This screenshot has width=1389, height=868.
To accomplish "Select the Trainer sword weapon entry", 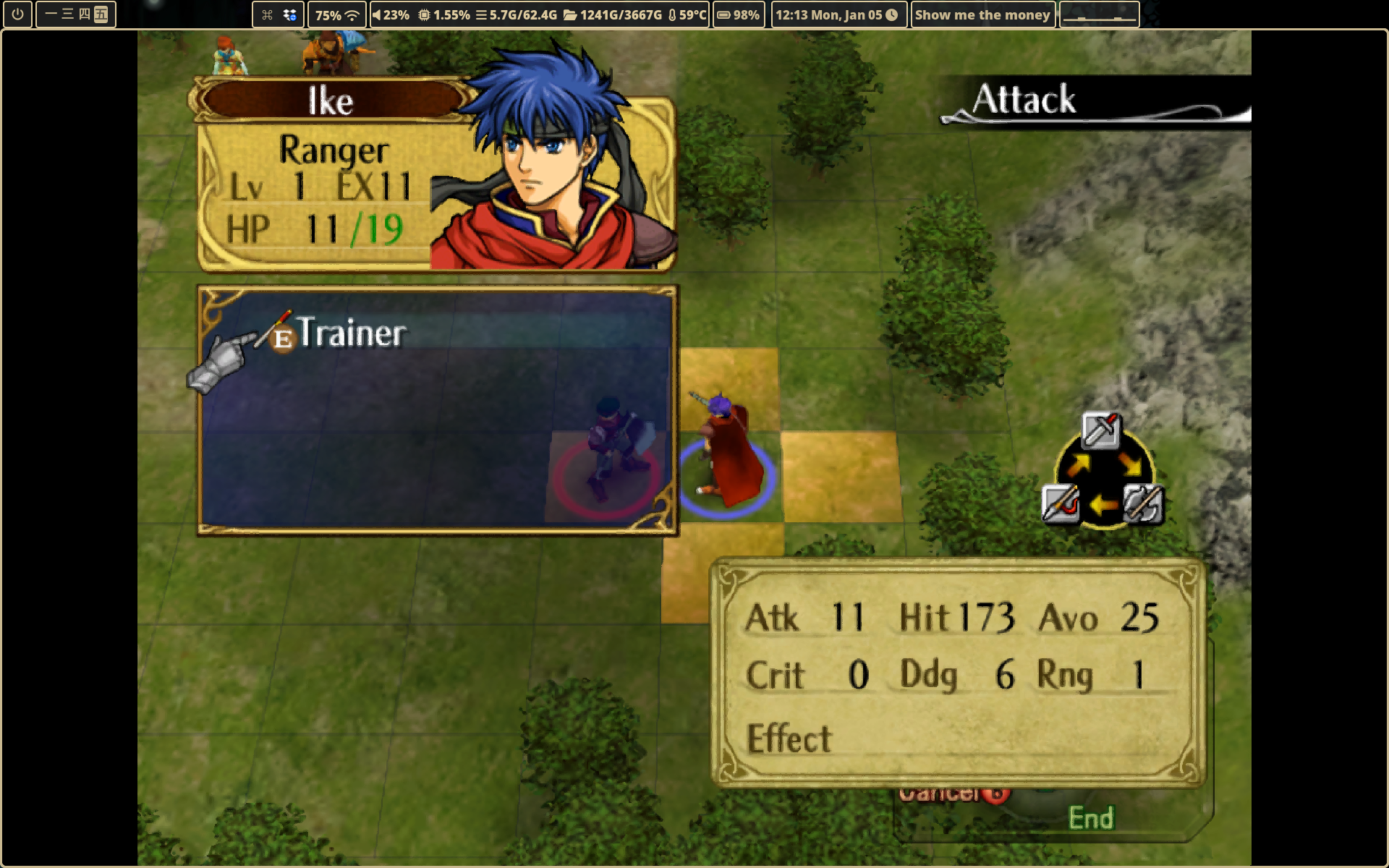I will 352,333.
